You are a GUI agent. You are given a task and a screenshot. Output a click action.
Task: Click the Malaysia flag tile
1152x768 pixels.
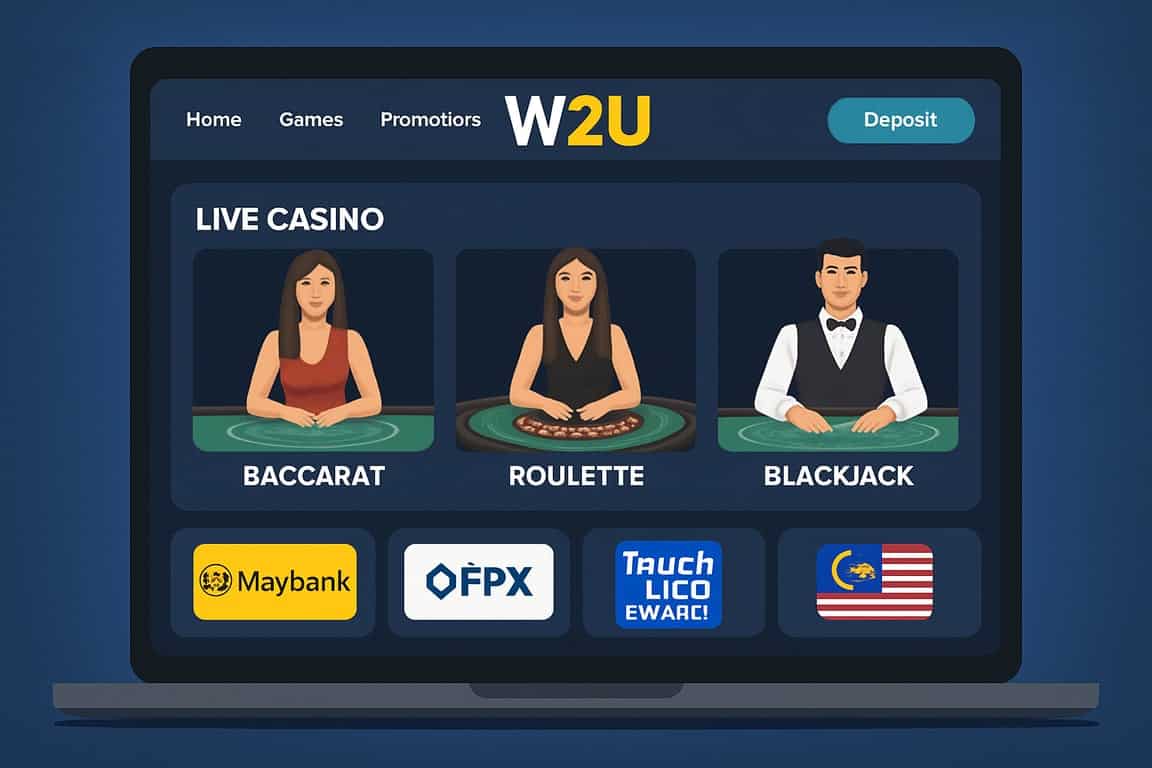click(874, 581)
